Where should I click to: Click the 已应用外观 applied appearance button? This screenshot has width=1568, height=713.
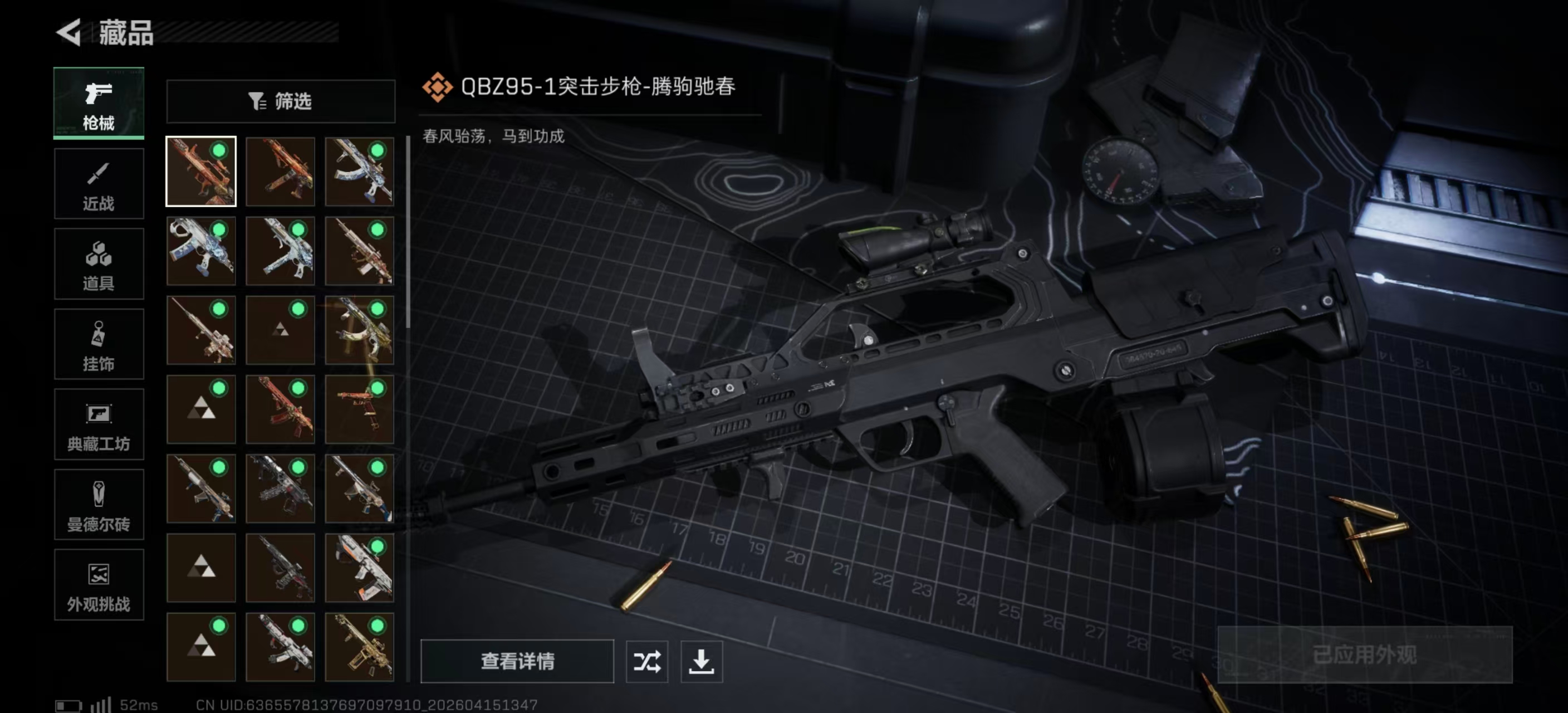(1365, 656)
